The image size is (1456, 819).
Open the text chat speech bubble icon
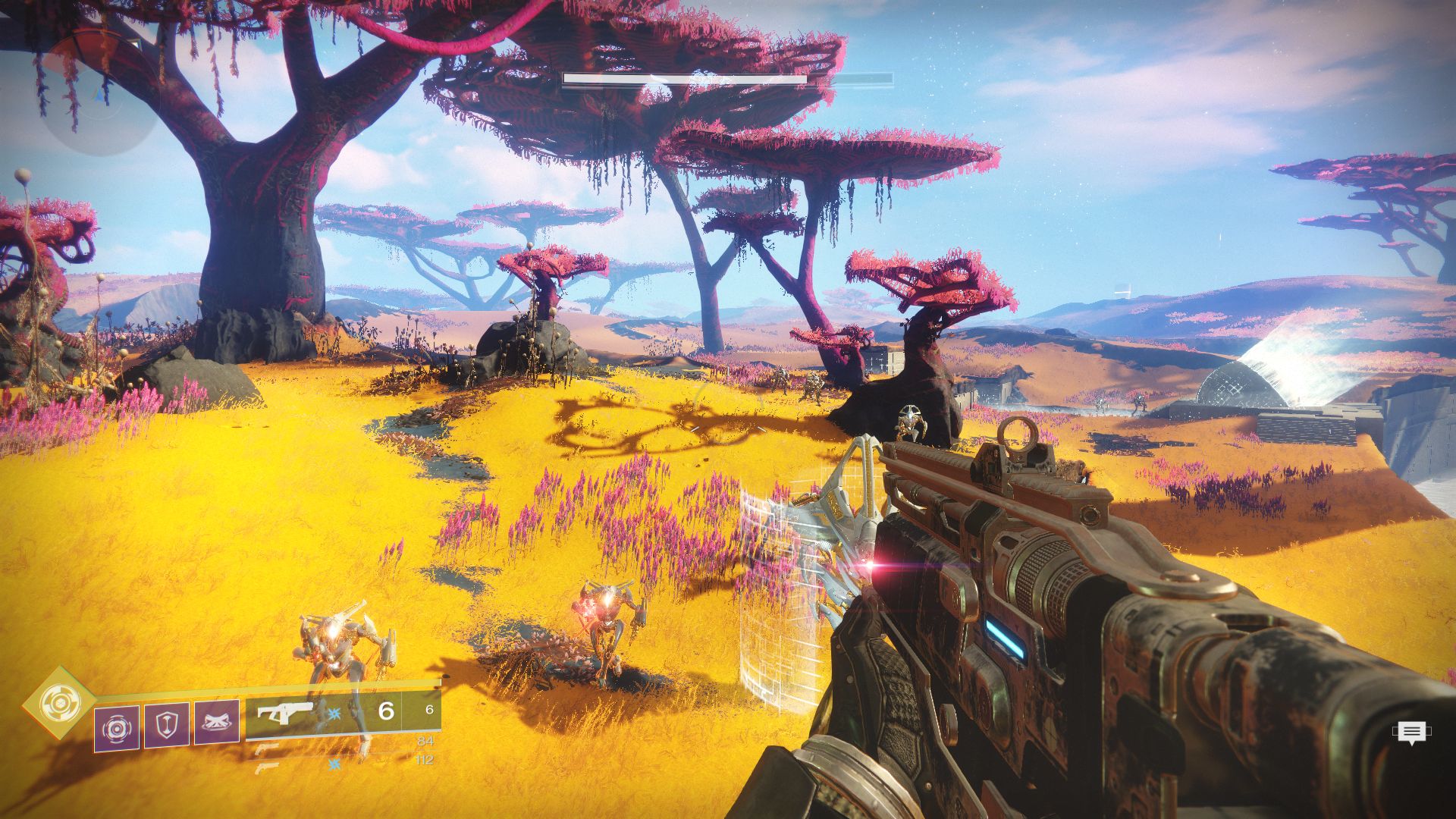pyautogui.click(x=1410, y=732)
